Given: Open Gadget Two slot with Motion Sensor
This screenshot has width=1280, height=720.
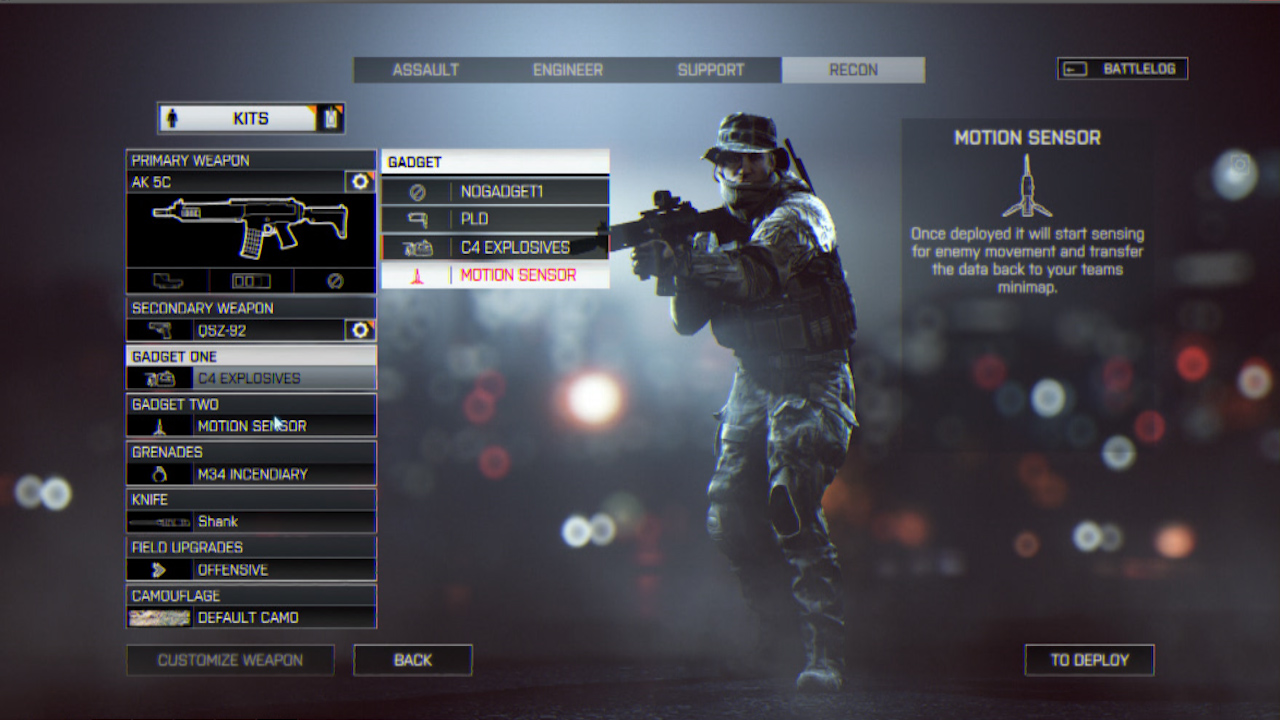Looking at the screenshot, I should [251, 426].
